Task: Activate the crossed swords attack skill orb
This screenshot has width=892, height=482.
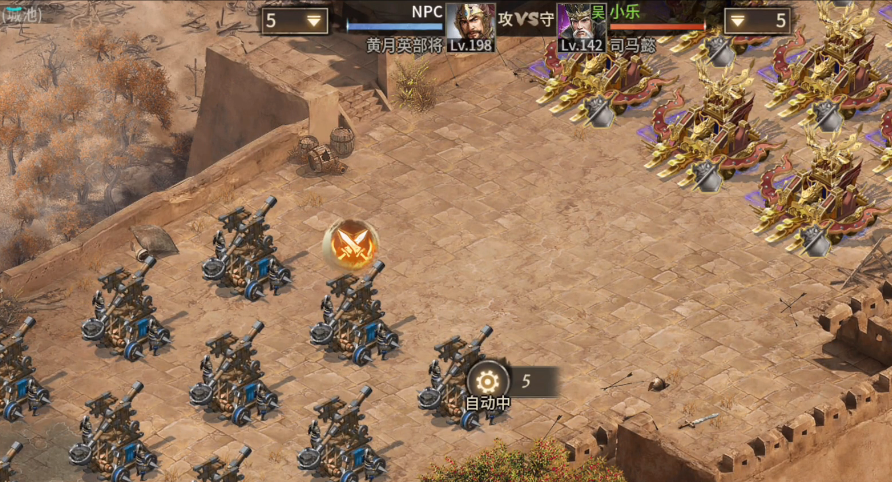Action: (351, 243)
